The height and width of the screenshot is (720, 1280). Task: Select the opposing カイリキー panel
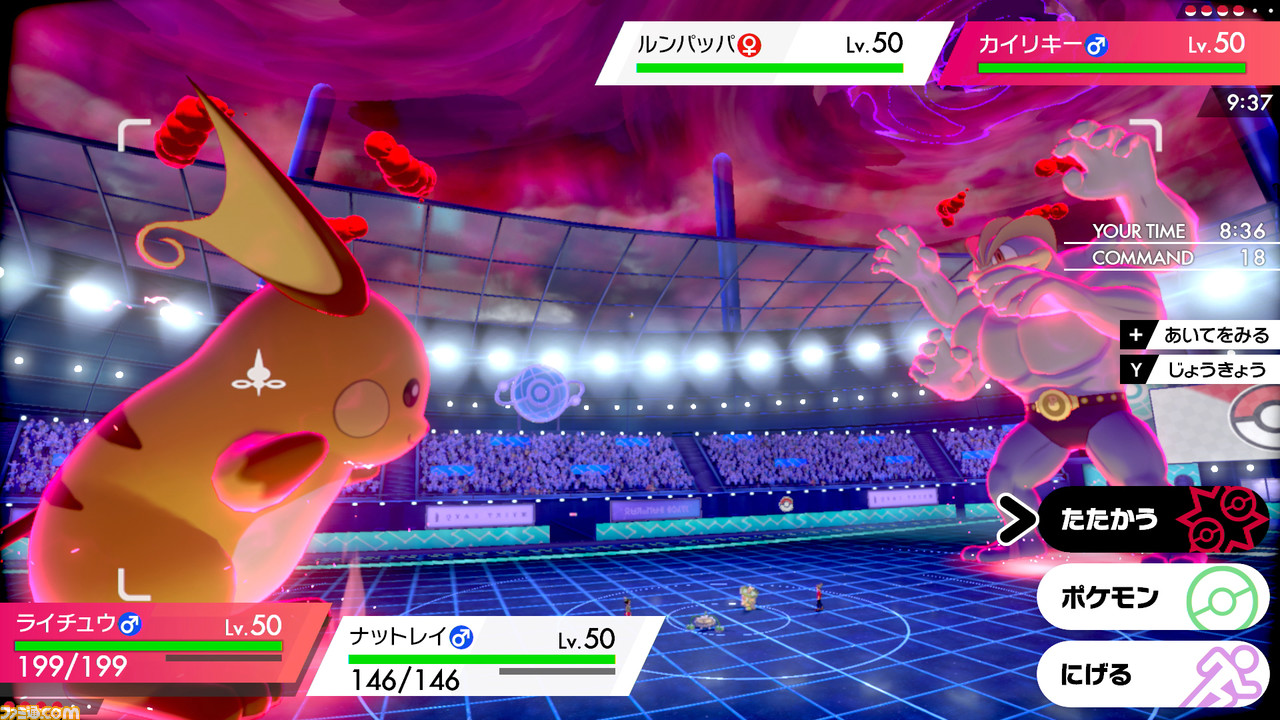pyautogui.click(x=1110, y=52)
